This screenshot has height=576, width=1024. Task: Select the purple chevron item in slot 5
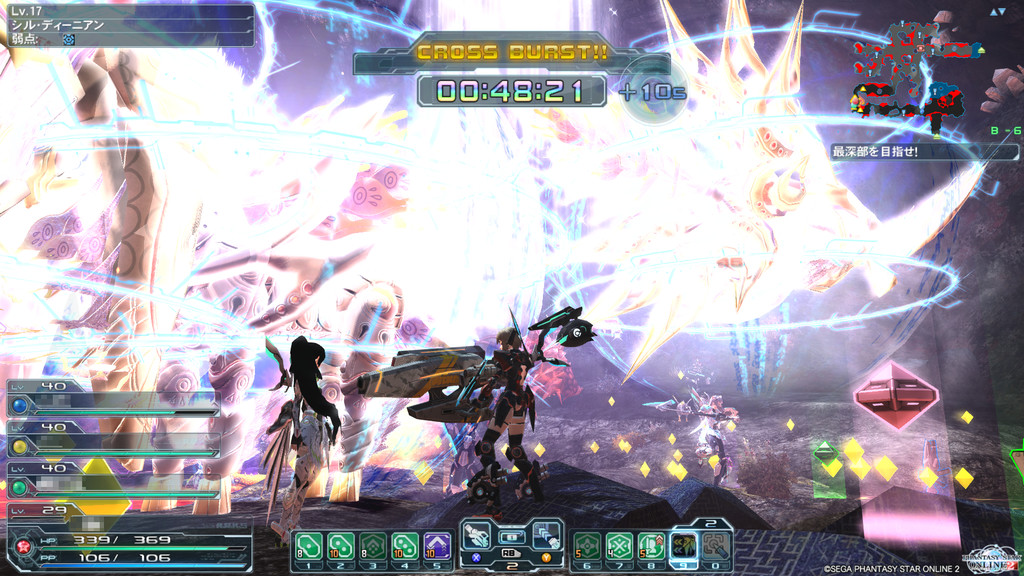pyautogui.click(x=437, y=546)
